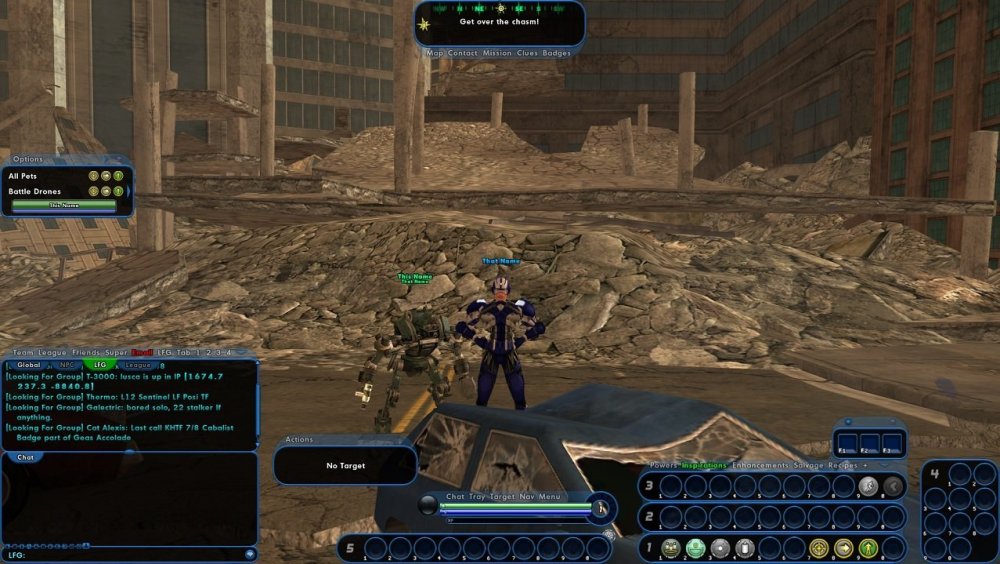Switch chat to the Global tab
This screenshot has height=564, width=1000.
[x=29, y=365]
